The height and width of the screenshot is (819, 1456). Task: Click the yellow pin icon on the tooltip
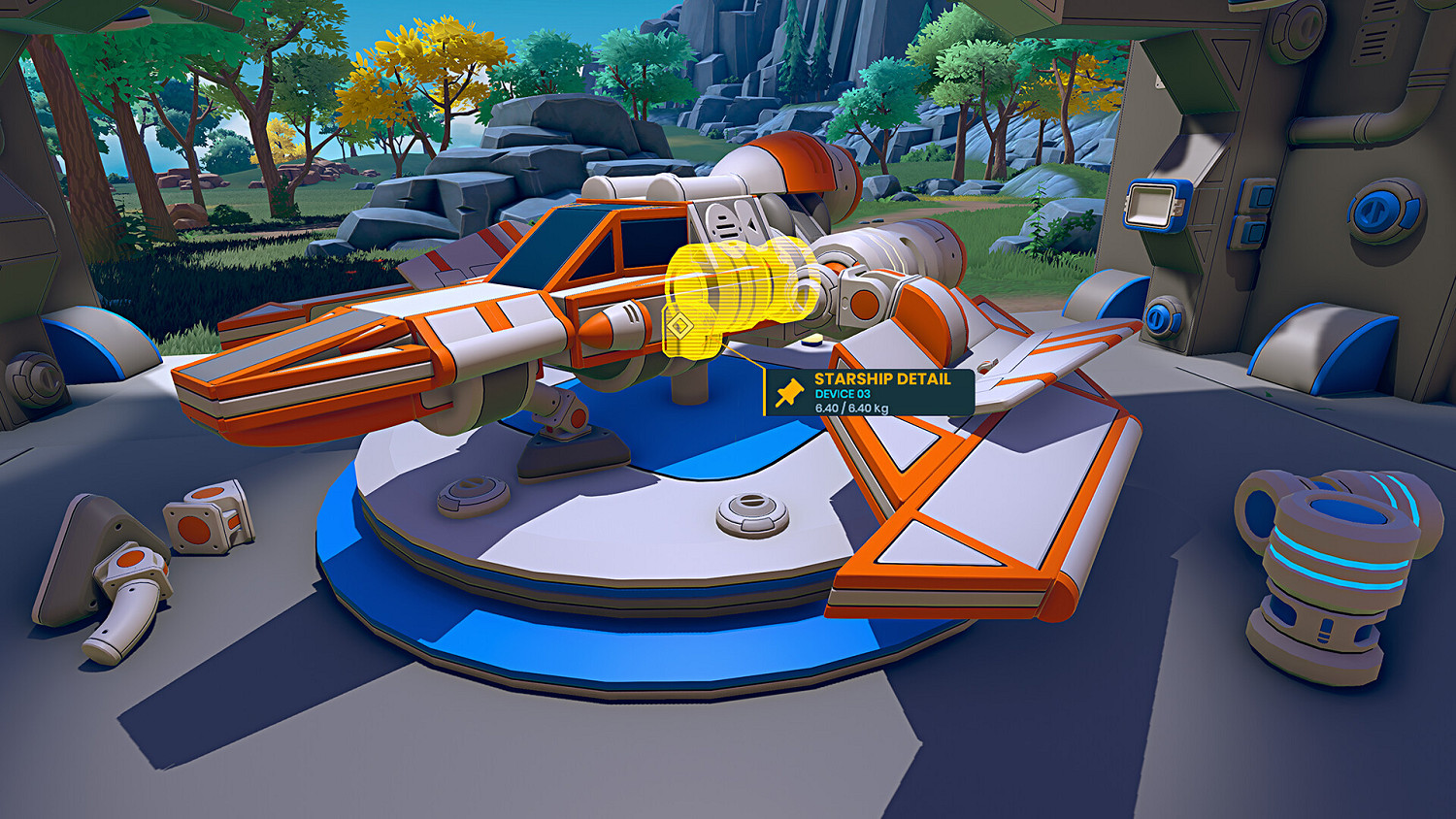tap(791, 392)
